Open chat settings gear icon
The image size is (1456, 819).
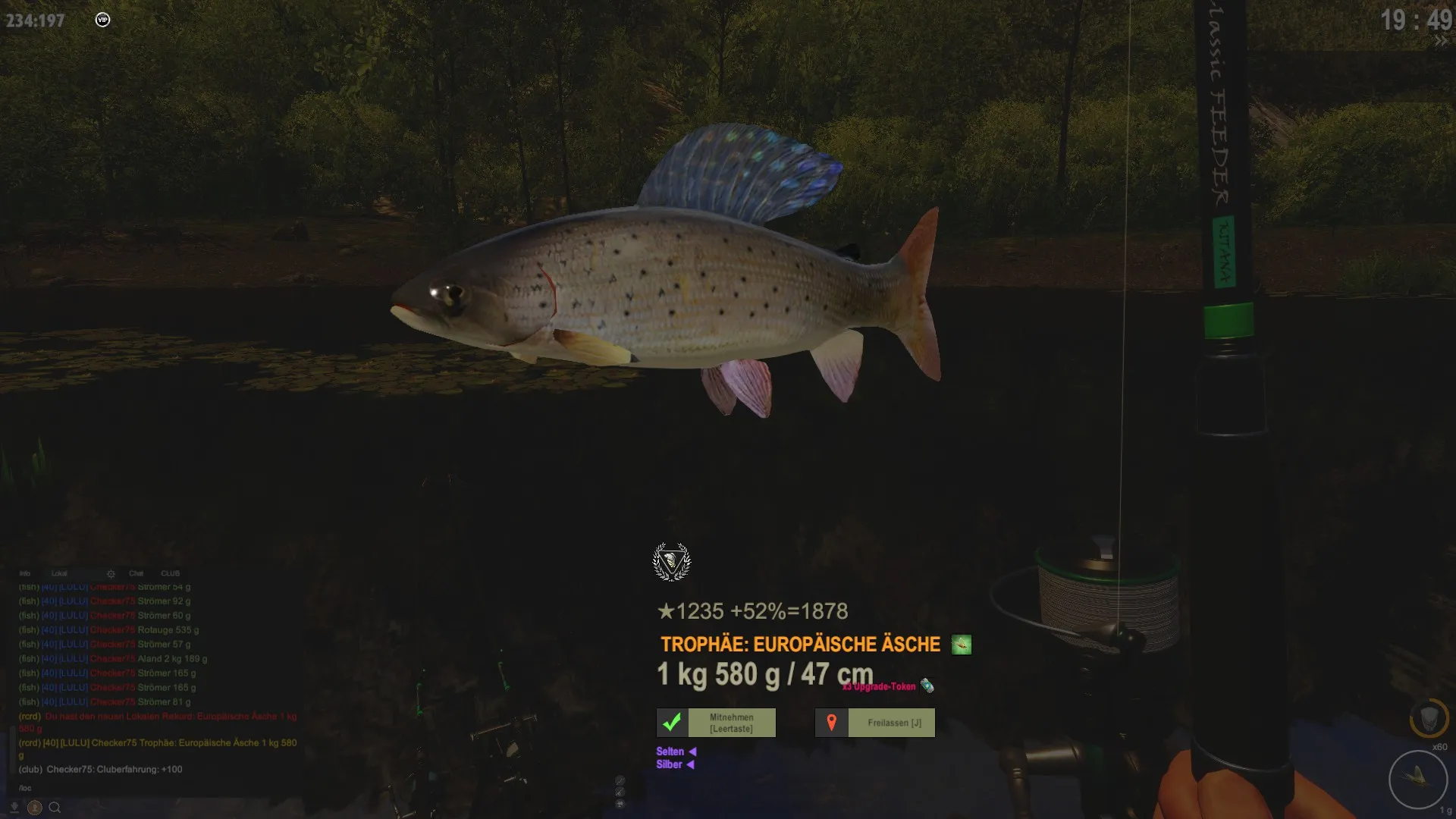coord(111,573)
